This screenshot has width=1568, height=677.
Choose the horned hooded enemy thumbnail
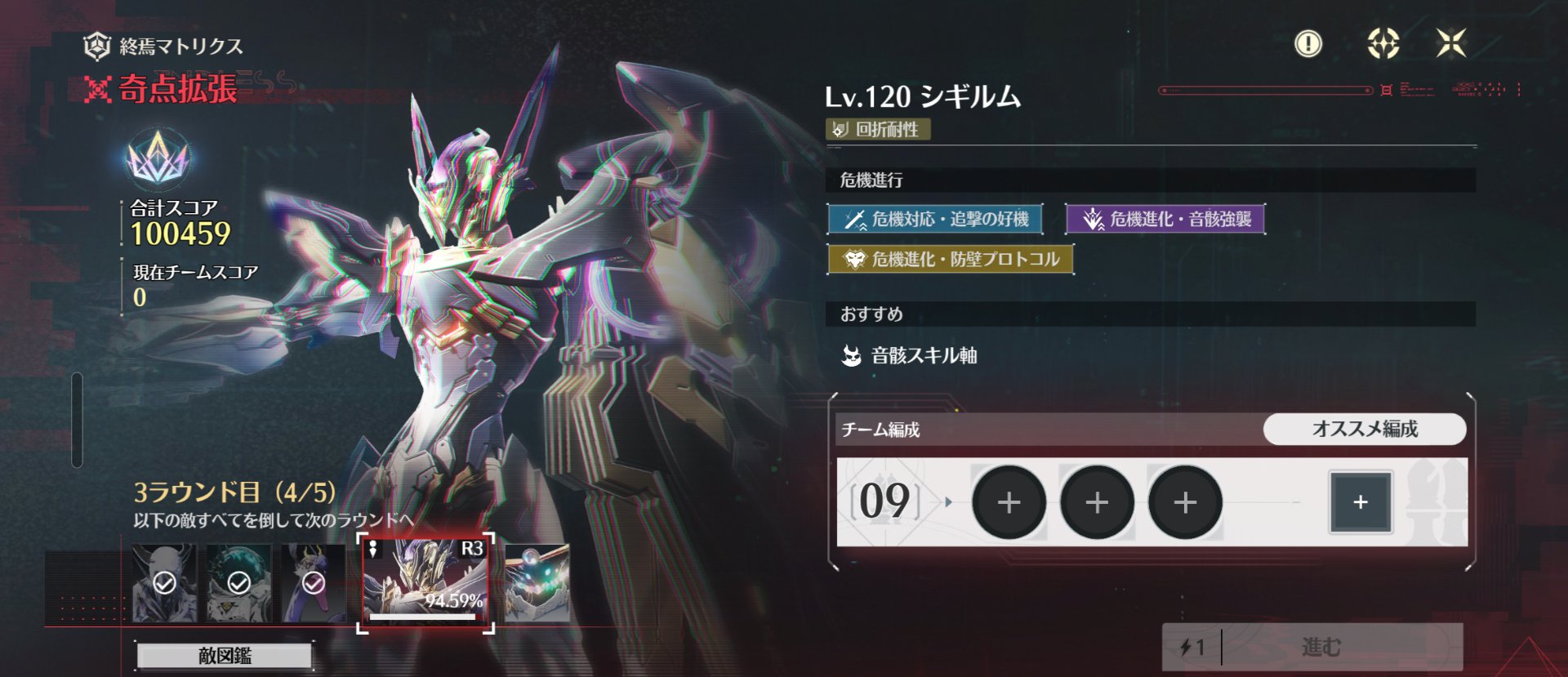164,581
